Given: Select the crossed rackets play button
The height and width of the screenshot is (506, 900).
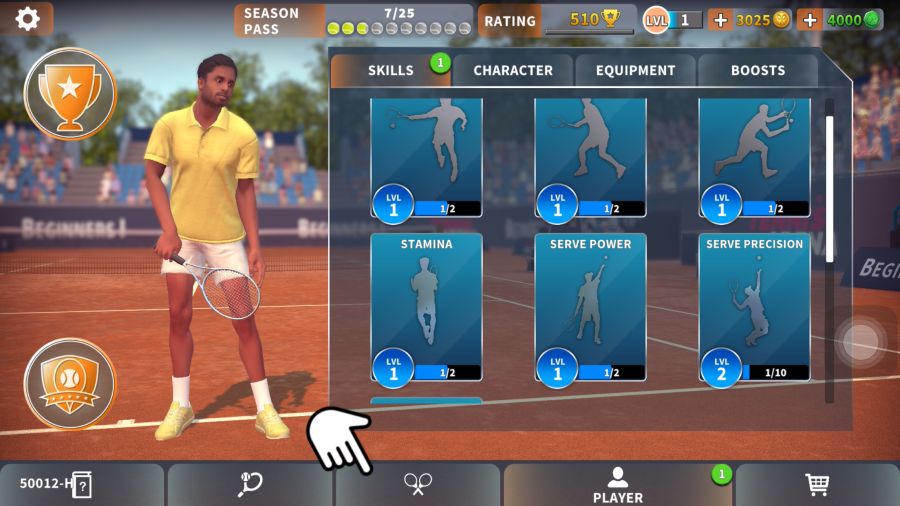Looking at the screenshot, I should tap(418, 485).
